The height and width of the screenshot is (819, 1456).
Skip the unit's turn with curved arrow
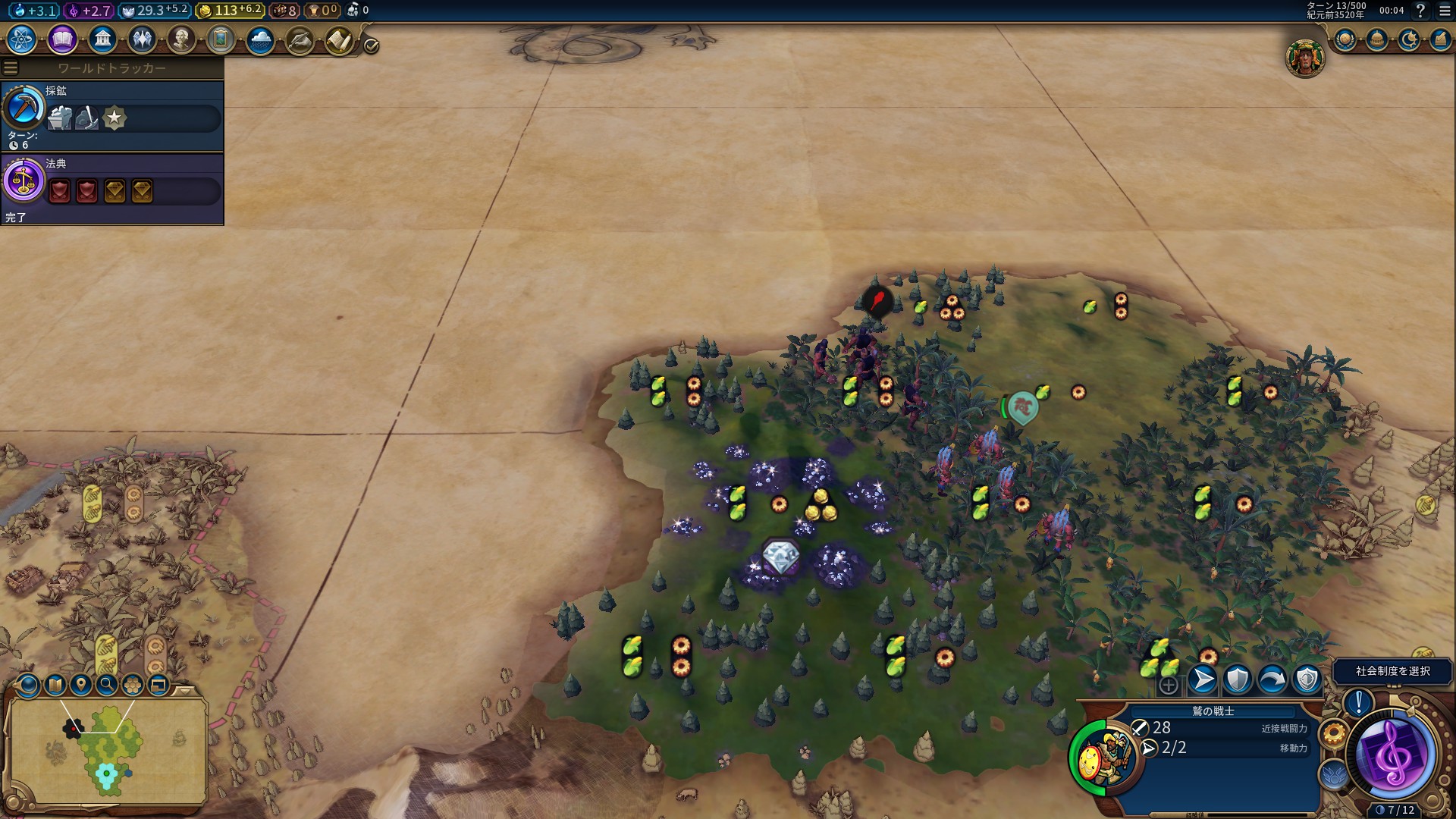[x=1272, y=680]
